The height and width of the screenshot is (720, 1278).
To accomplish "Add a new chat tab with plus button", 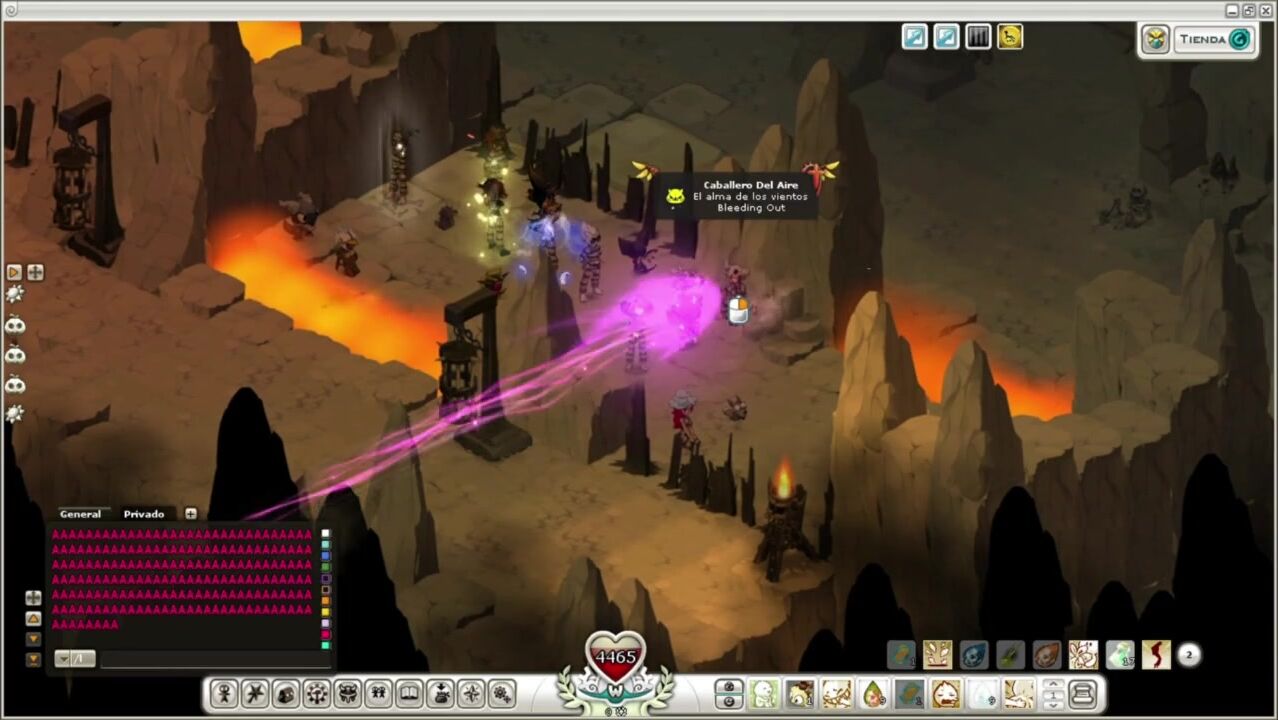I will [191, 514].
